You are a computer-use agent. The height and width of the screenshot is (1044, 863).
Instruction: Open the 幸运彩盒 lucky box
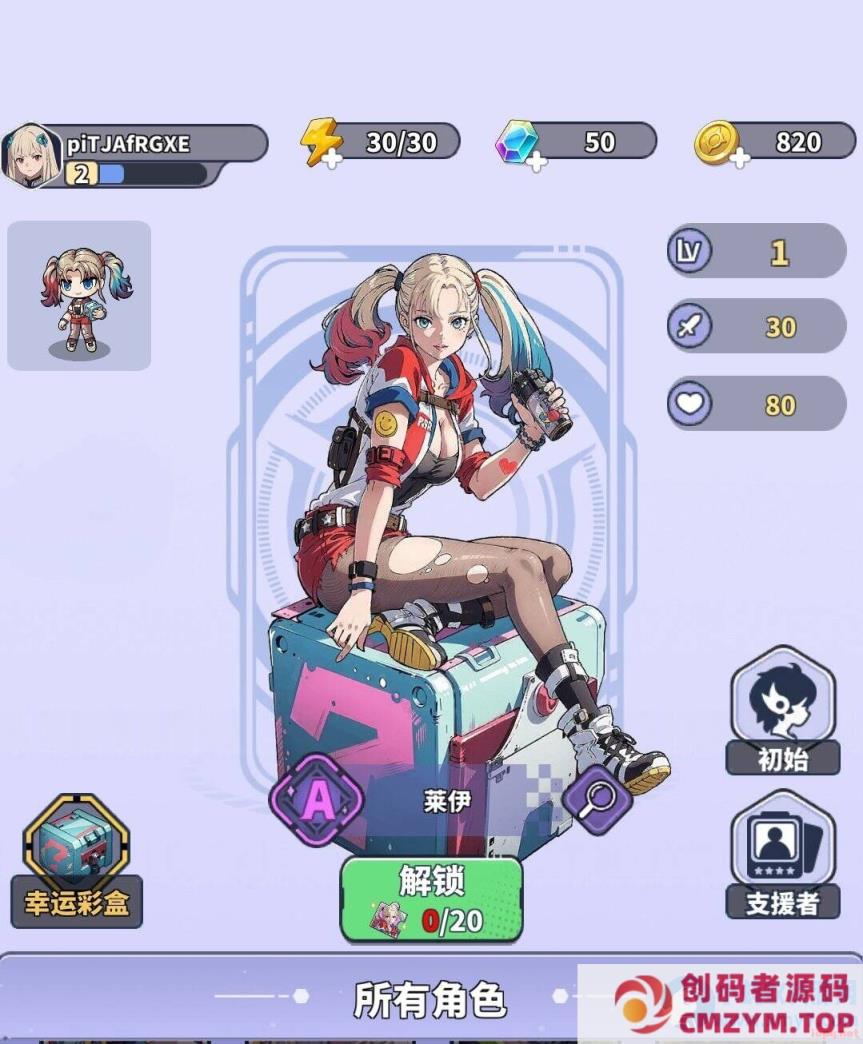[76, 860]
